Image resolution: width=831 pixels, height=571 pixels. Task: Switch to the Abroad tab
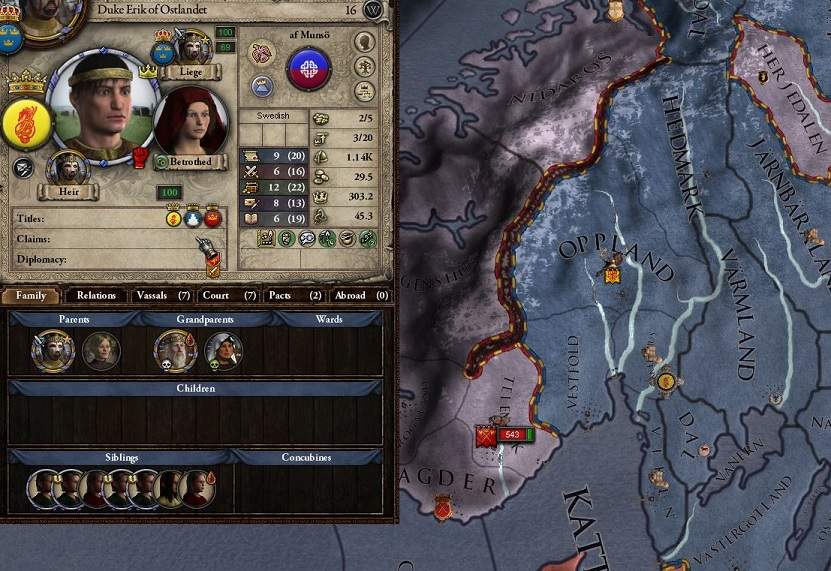(x=356, y=295)
